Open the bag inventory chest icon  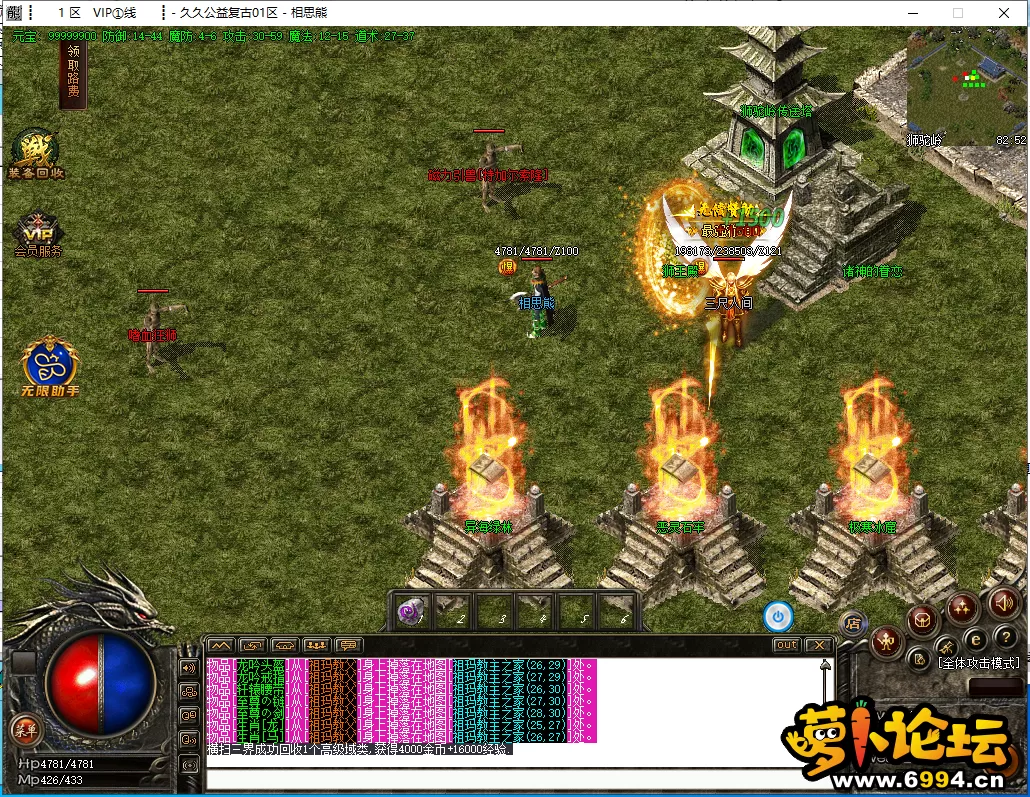coord(923,619)
